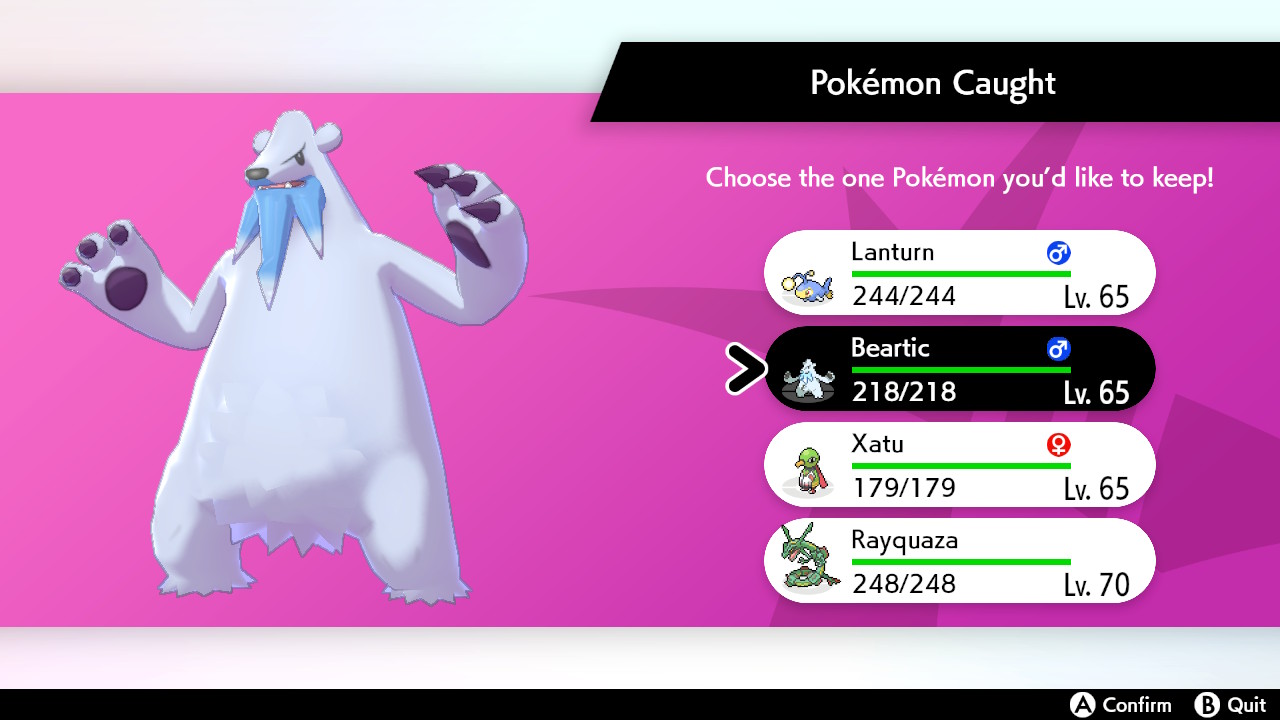Click the male gender symbol on Lanturn
This screenshot has width=1280, height=720.
pyautogui.click(x=1060, y=253)
